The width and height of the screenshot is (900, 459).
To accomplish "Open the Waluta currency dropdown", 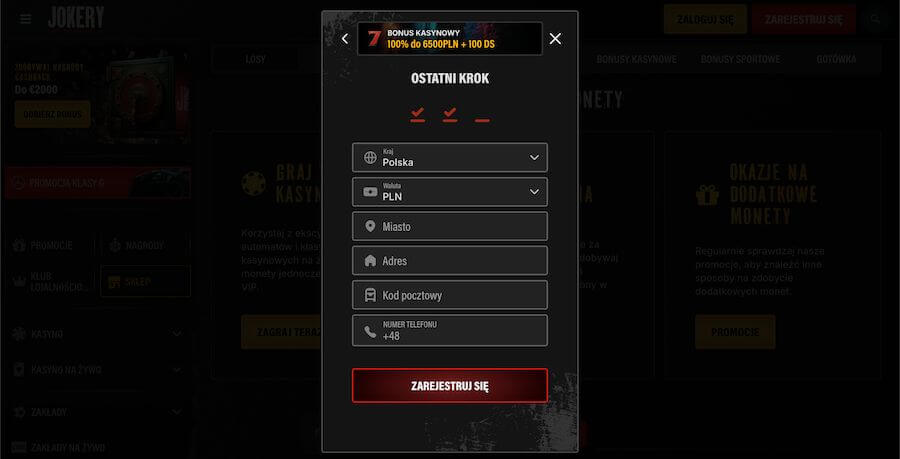I will click(450, 191).
